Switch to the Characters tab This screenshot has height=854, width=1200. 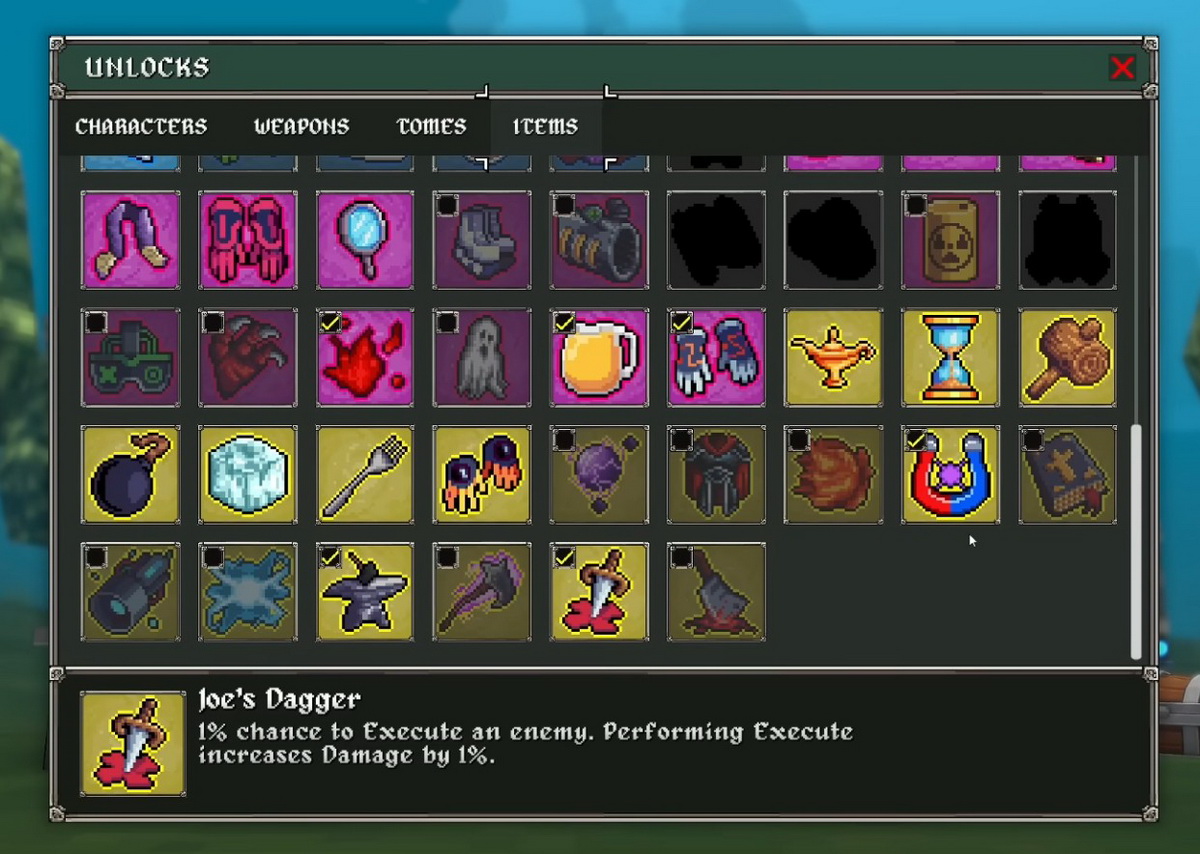pyautogui.click(x=141, y=127)
